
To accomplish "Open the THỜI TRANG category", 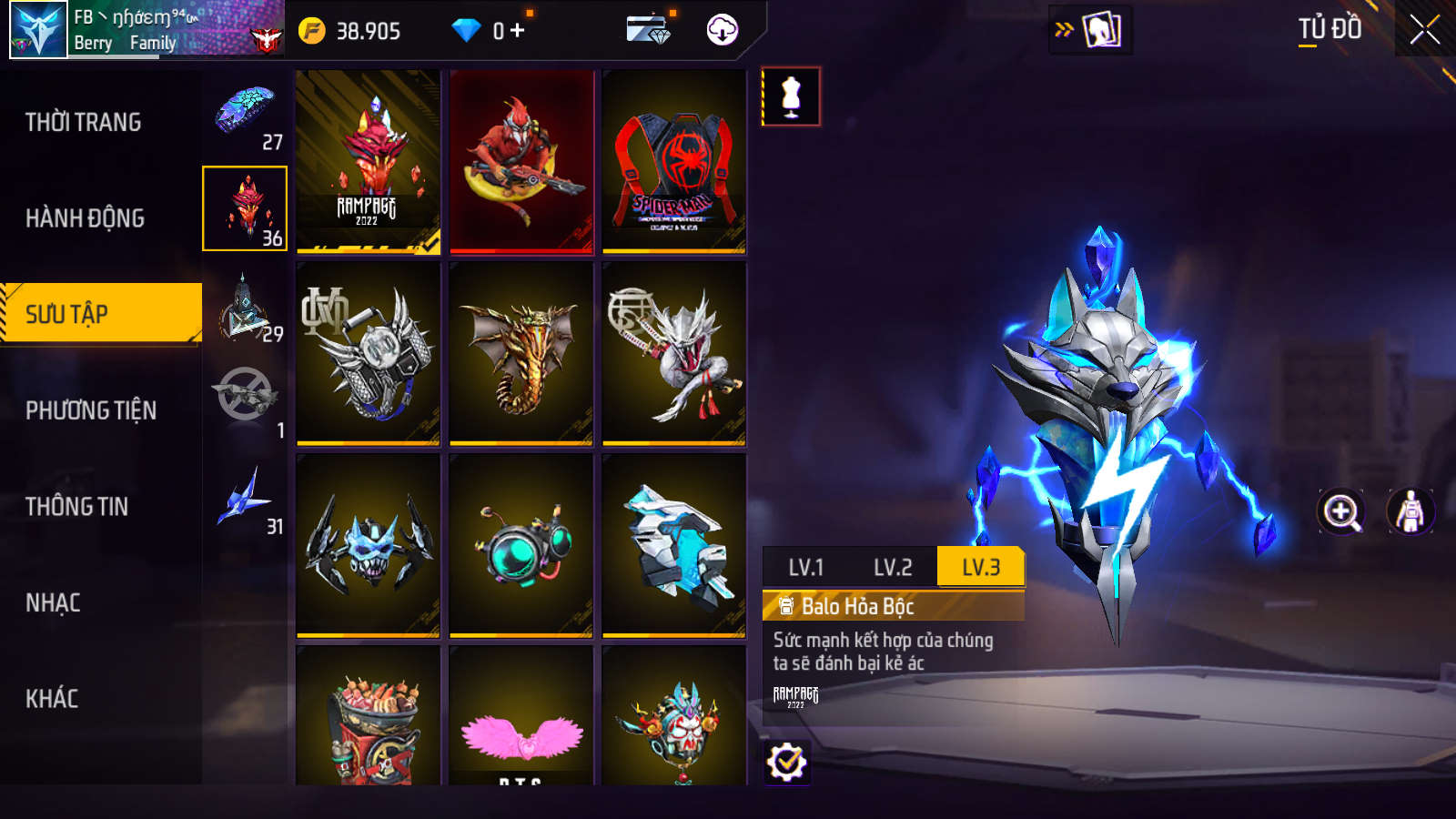I will [84, 122].
